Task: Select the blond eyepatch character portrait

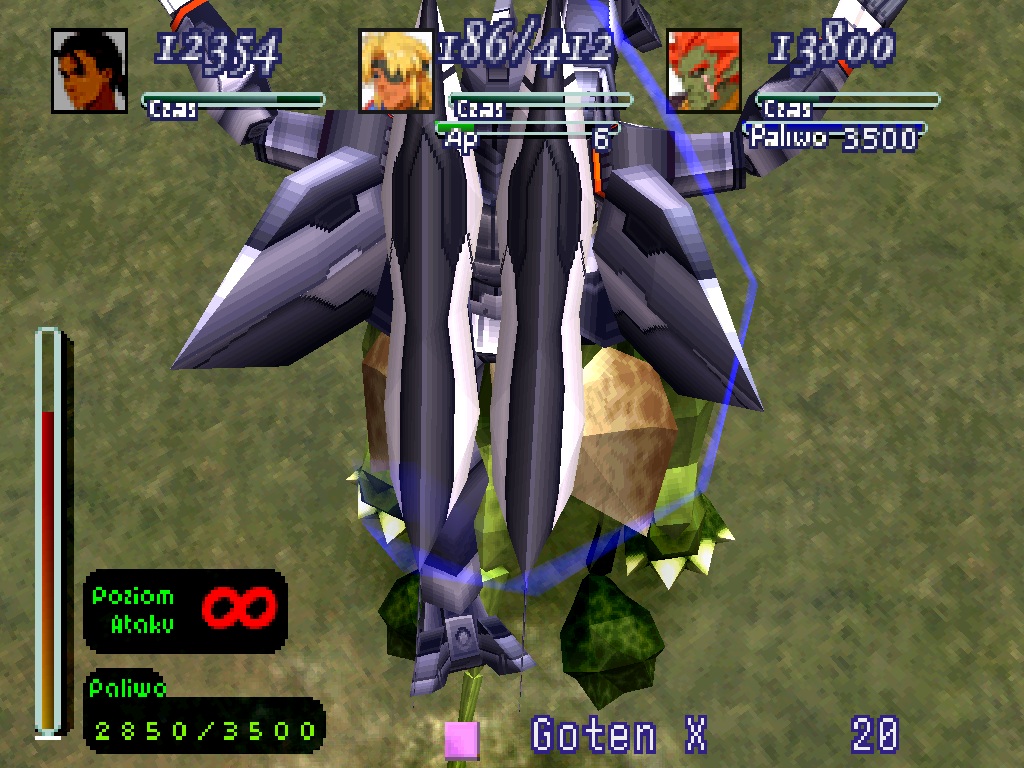Action: click(x=396, y=71)
